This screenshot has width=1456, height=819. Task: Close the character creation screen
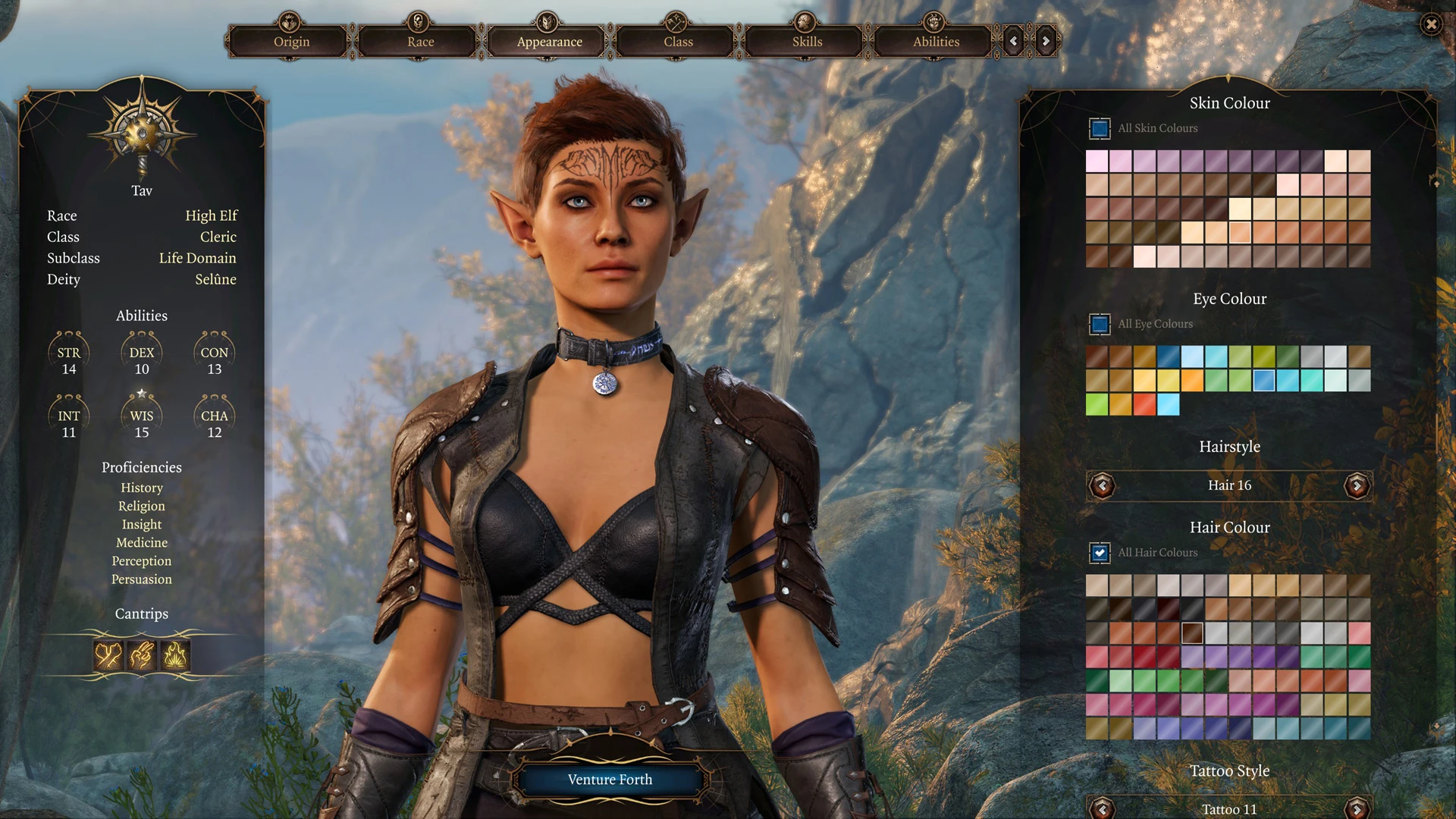pos(1431,24)
